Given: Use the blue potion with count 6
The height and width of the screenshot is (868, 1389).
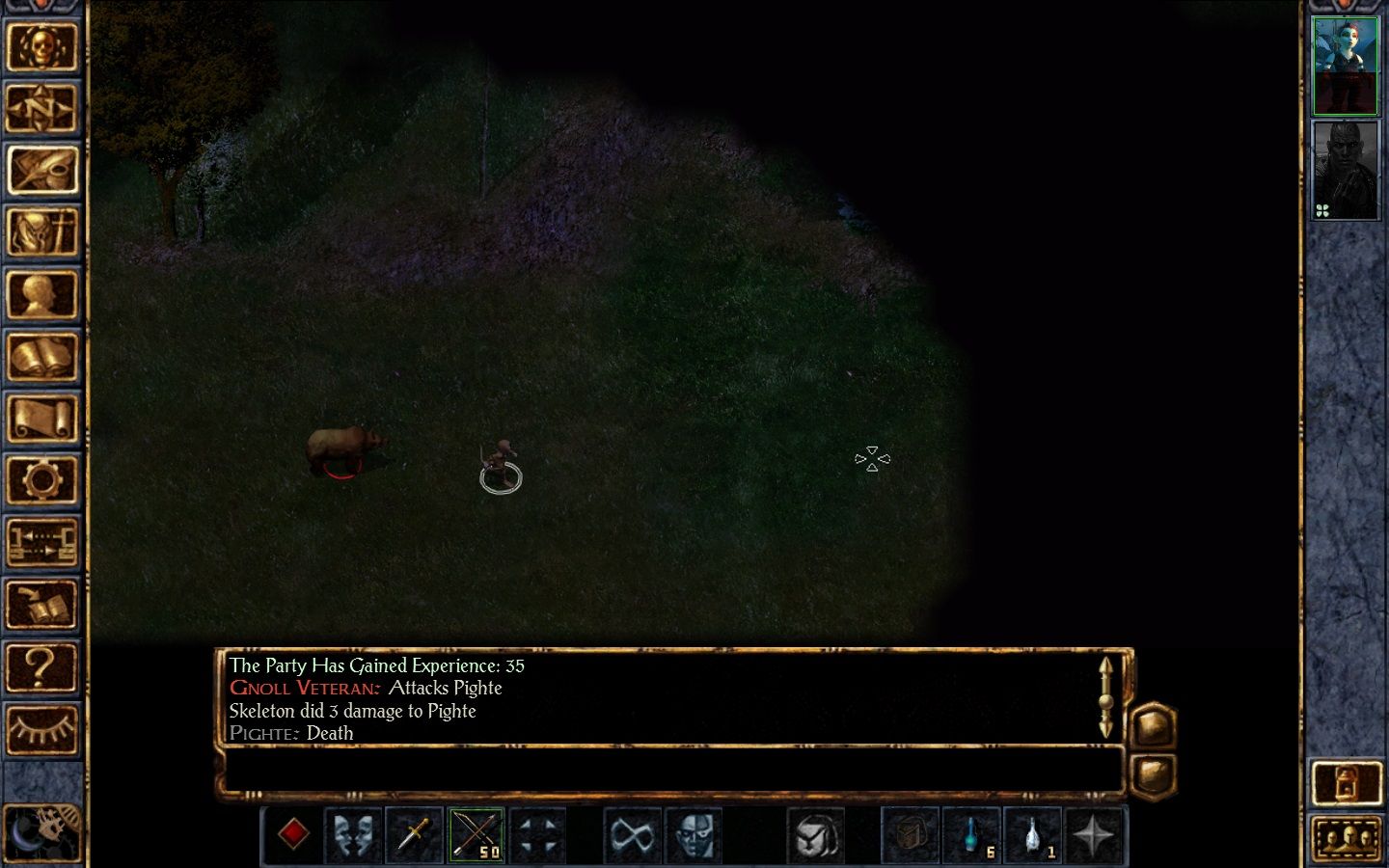Looking at the screenshot, I should 971,834.
